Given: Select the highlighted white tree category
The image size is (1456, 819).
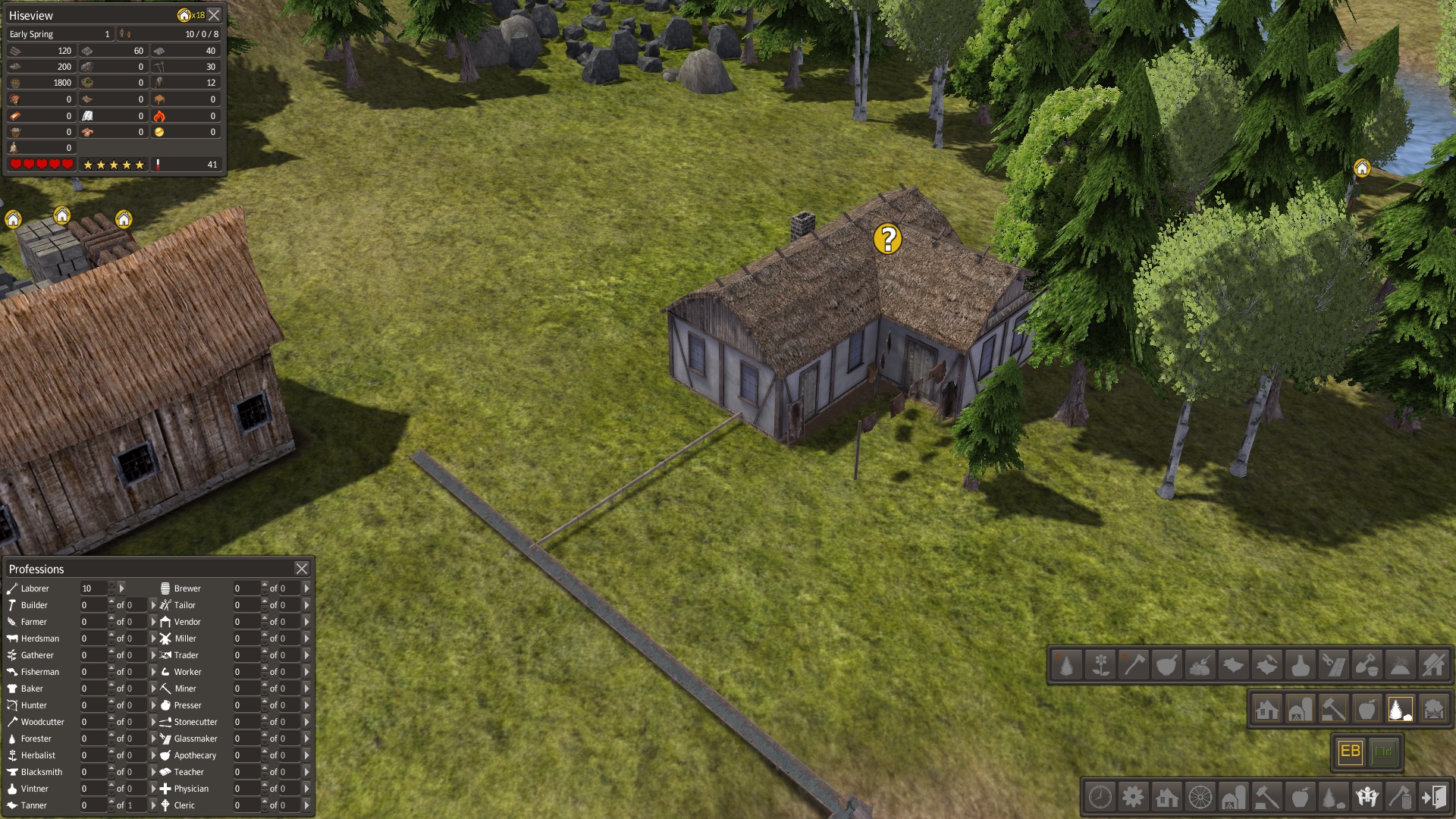Looking at the screenshot, I should [x=1400, y=710].
